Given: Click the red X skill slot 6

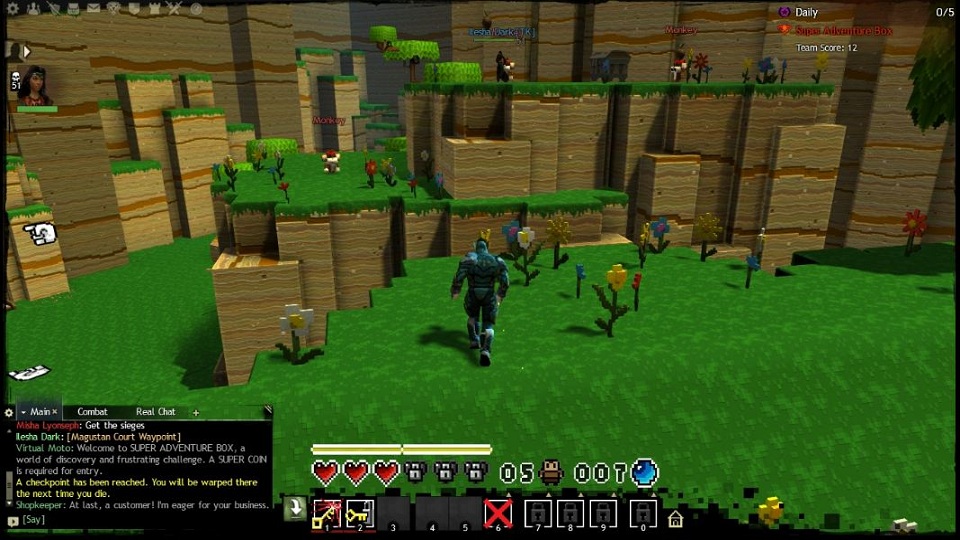Looking at the screenshot, I should point(498,514).
